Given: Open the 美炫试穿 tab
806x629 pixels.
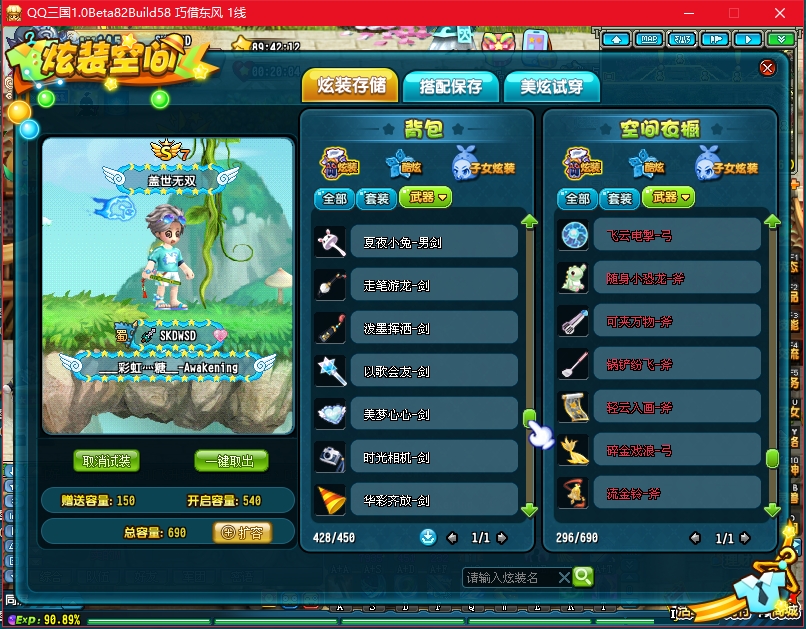Looking at the screenshot, I should click(551, 87).
